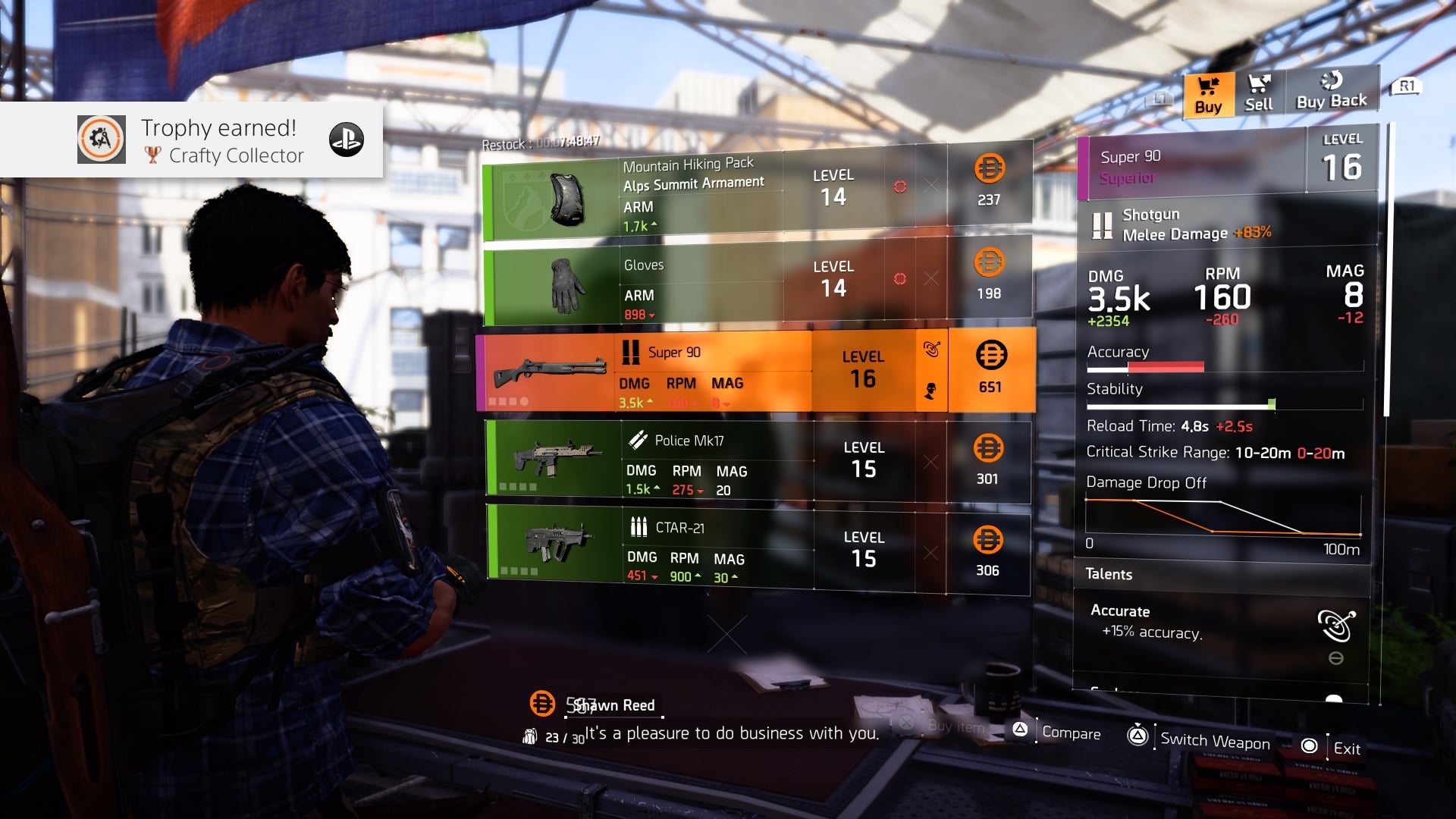Click the 237 credits price for Hiking Pack

[x=989, y=182]
